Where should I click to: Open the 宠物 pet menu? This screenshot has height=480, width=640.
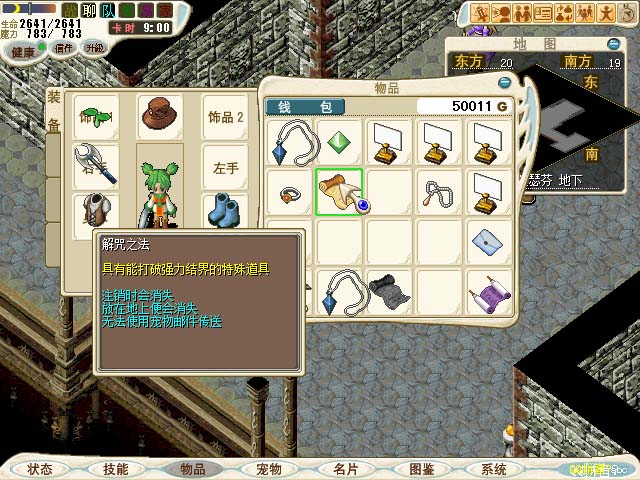tap(269, 468)
